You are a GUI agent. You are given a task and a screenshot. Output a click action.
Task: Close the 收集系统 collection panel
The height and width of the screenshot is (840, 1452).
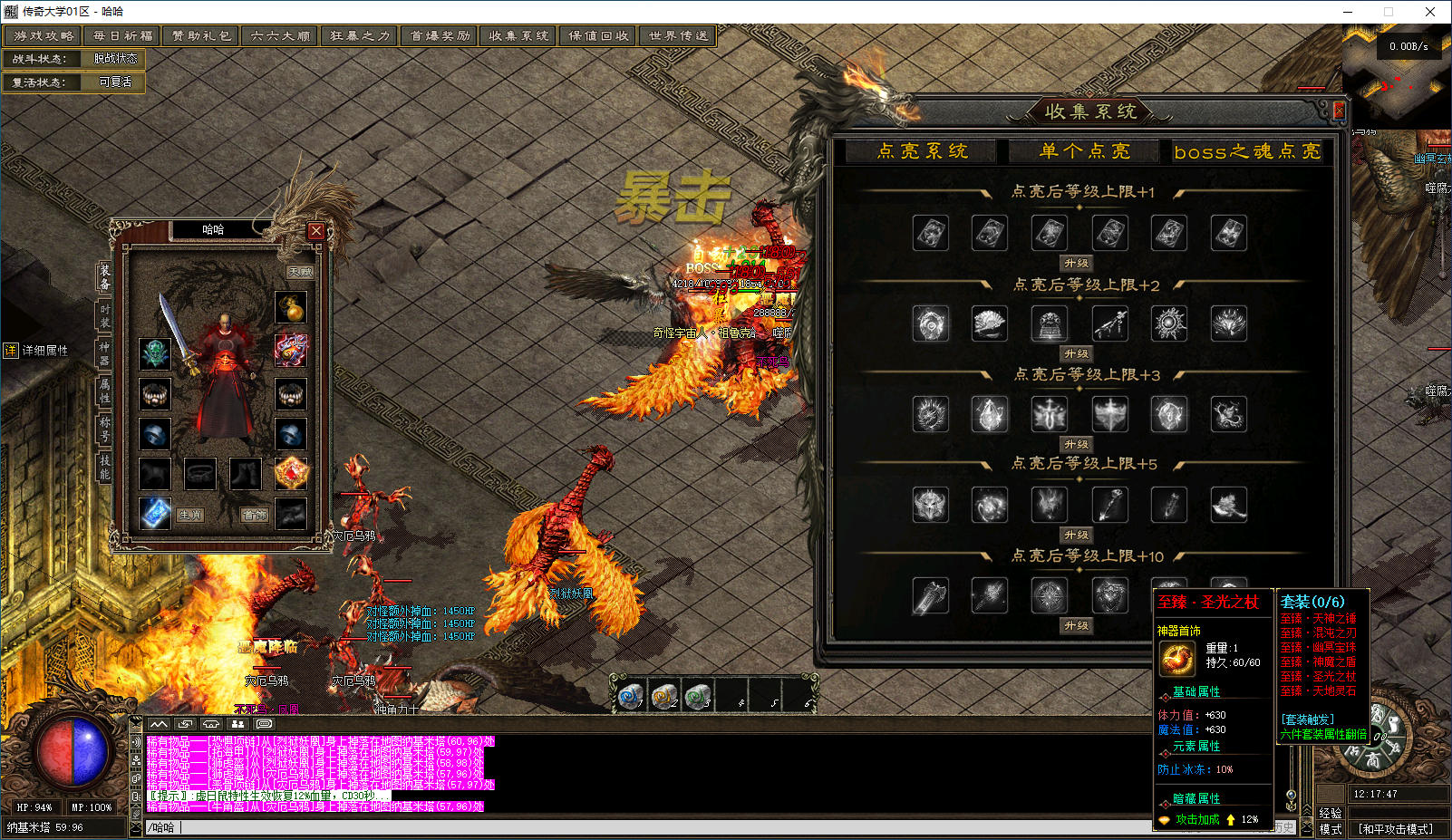(1339, 111)
